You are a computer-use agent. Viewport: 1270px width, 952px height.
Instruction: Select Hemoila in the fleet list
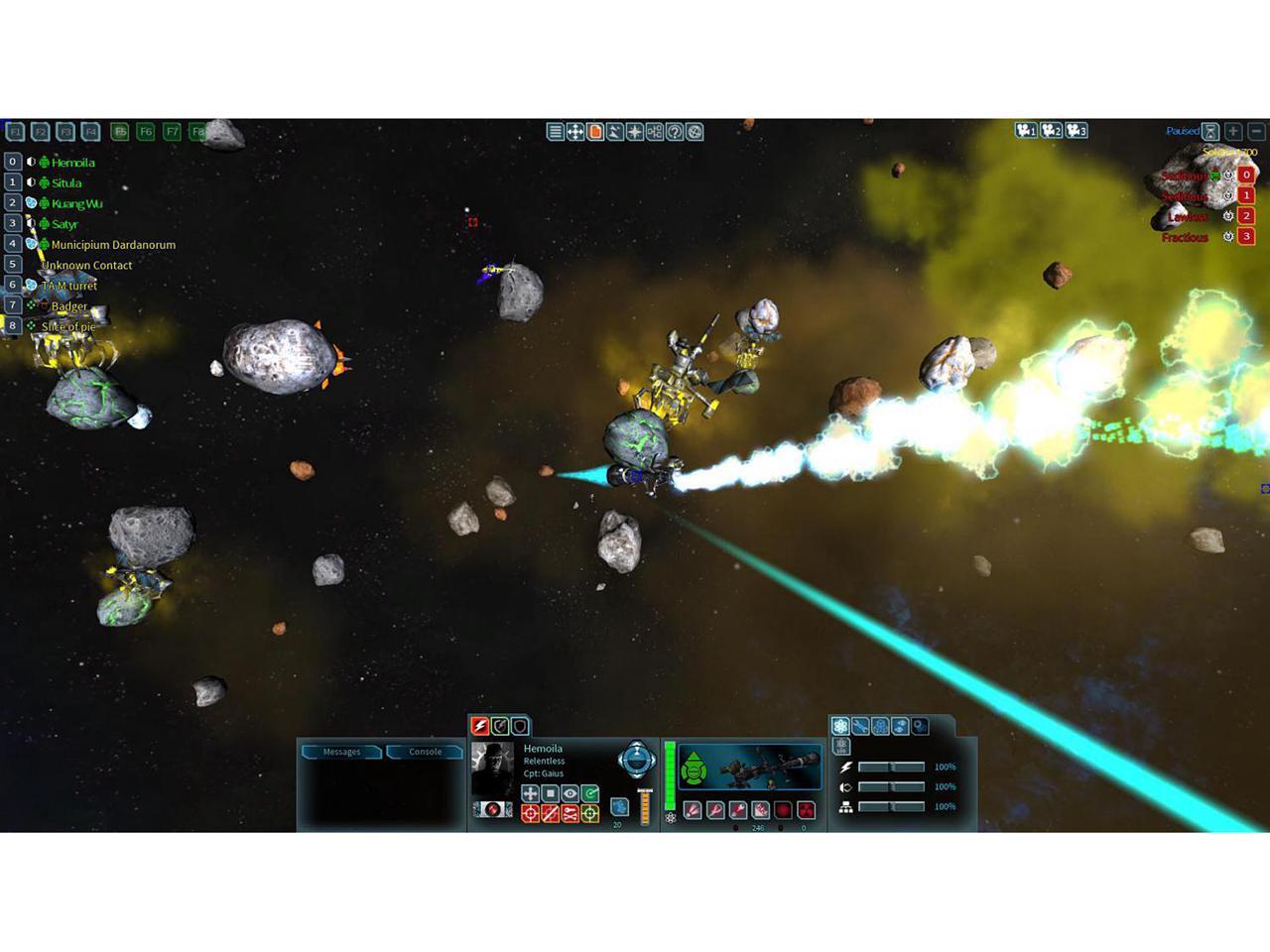72,163
